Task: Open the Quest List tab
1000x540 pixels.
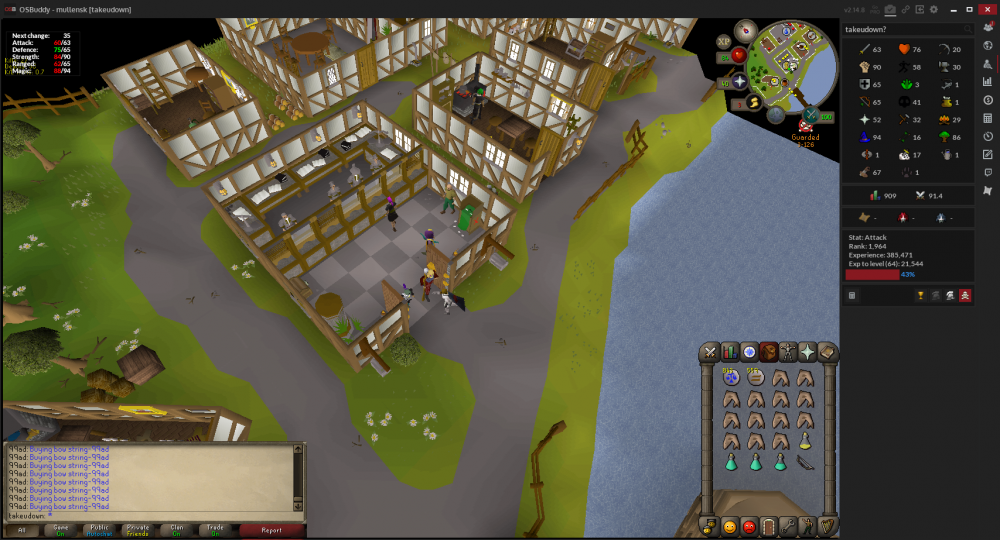Action: (749, 352)
